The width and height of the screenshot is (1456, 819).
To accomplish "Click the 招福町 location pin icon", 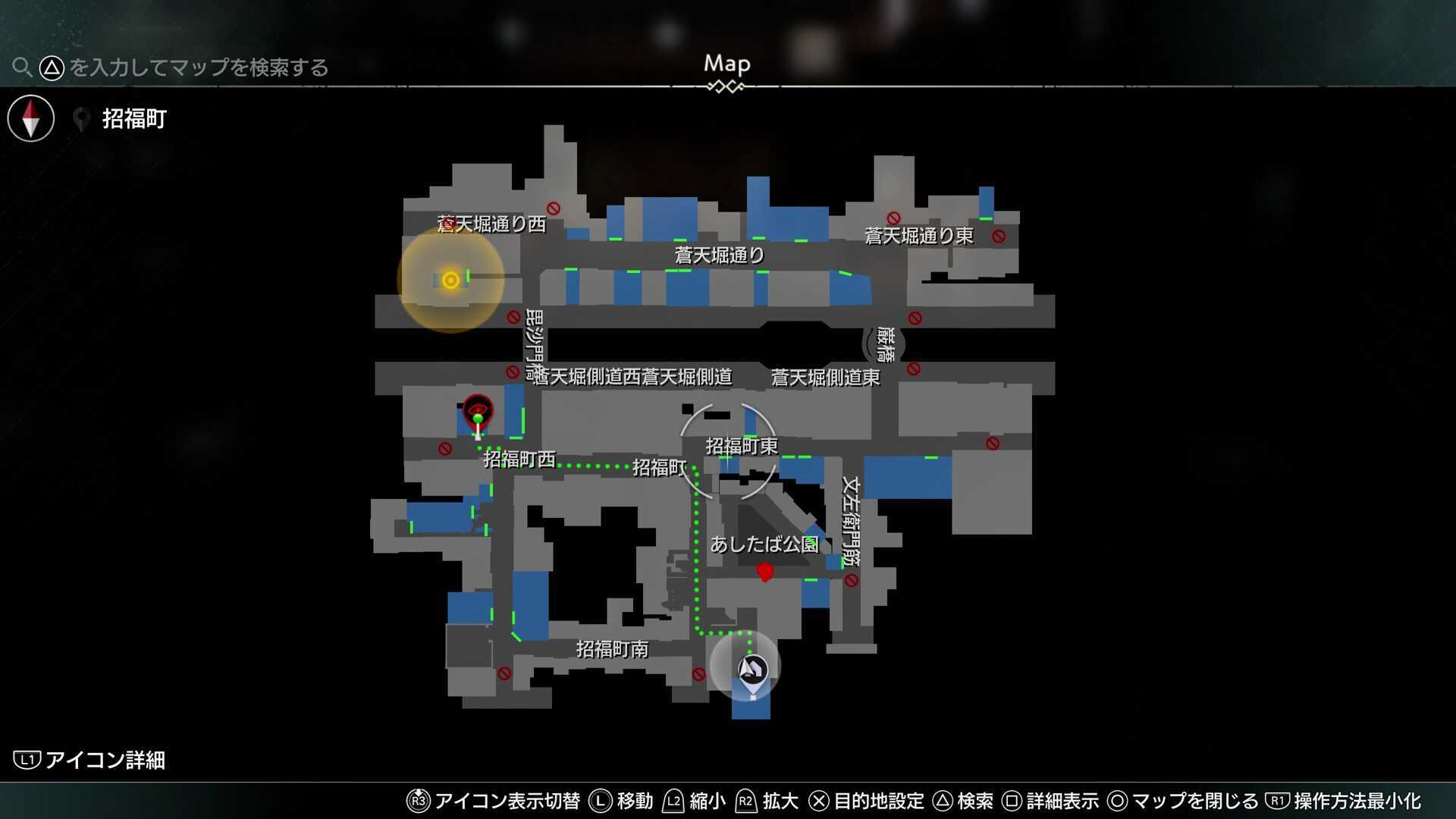I will coord(81,118).
